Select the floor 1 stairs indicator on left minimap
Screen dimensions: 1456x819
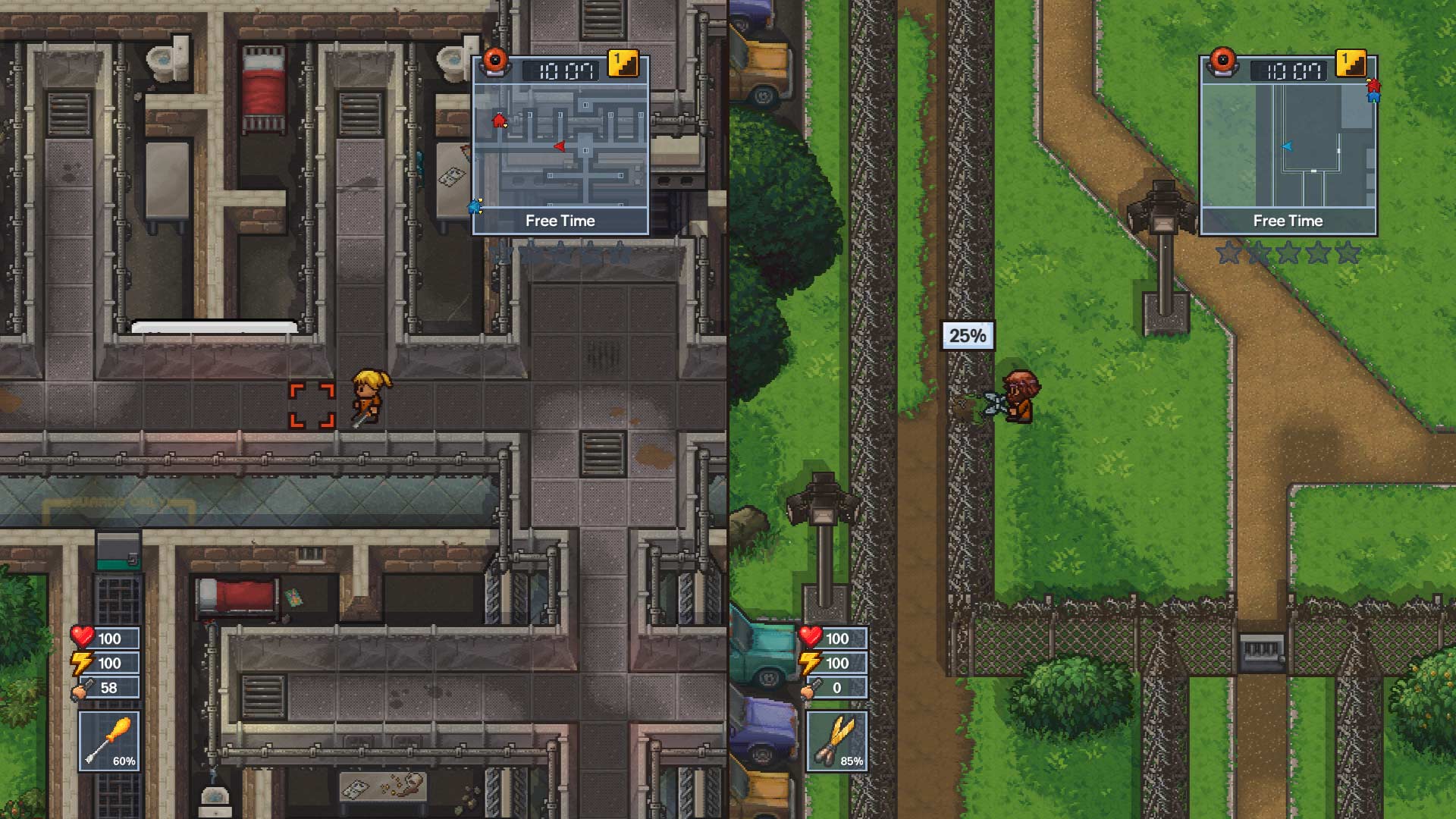(x=623, y=64)
